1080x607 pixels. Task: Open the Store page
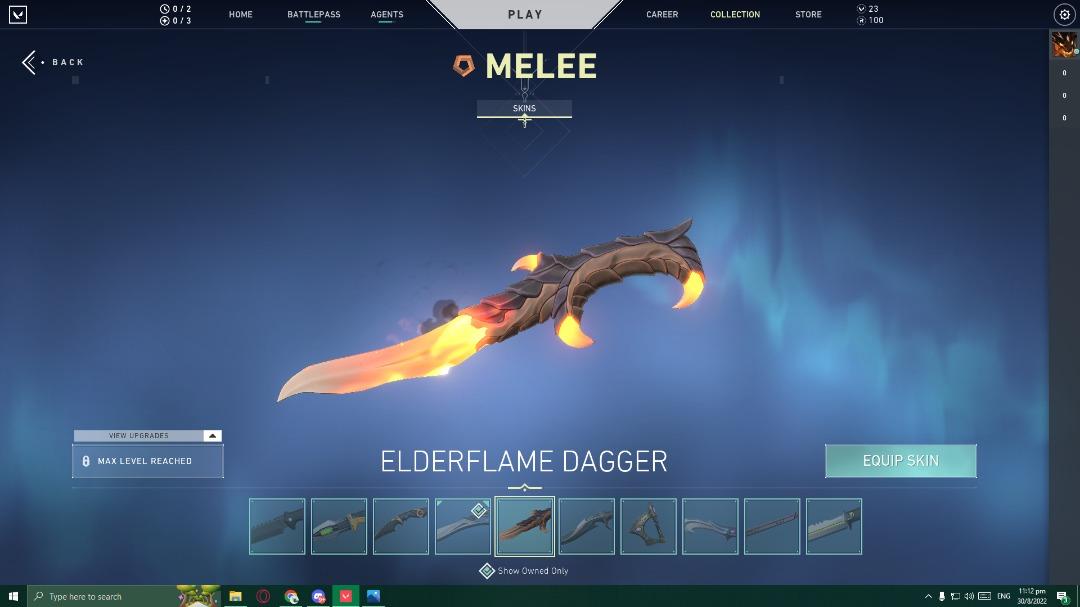pyautogui.click(x=808, y=15)
